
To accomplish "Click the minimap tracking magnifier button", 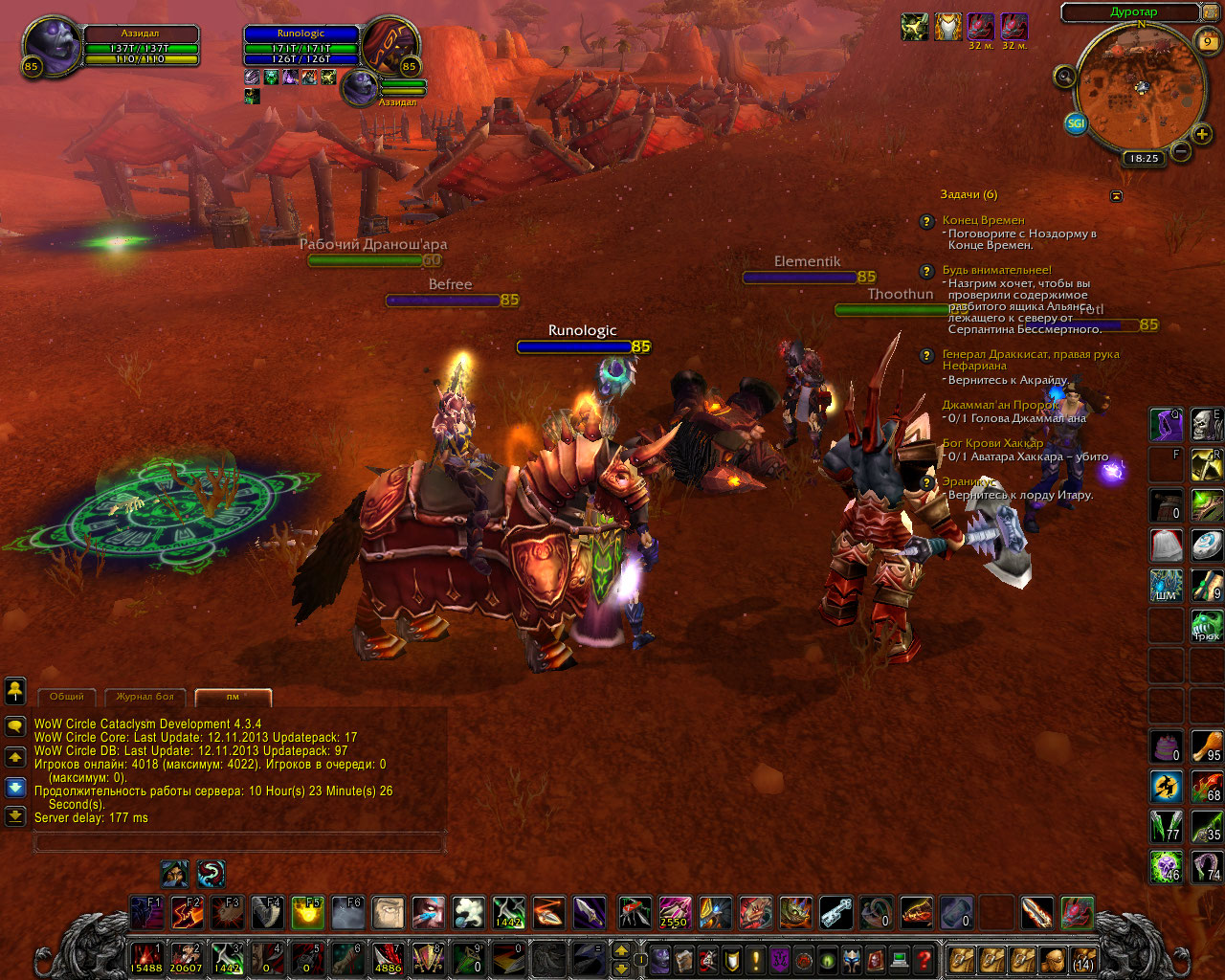I will click(1064, 76).
